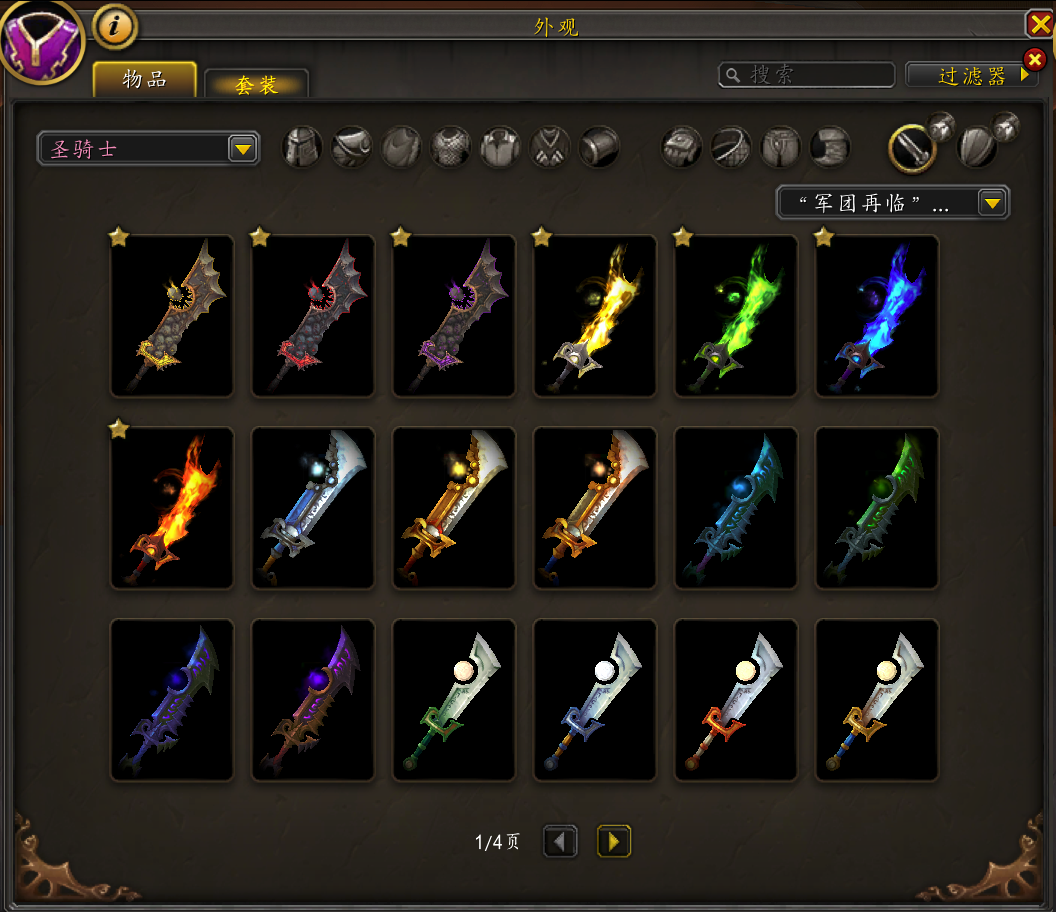Open the info button beside the portrait
The height and width of the screenshot is (912, 1056).
(x=115, y=27)
